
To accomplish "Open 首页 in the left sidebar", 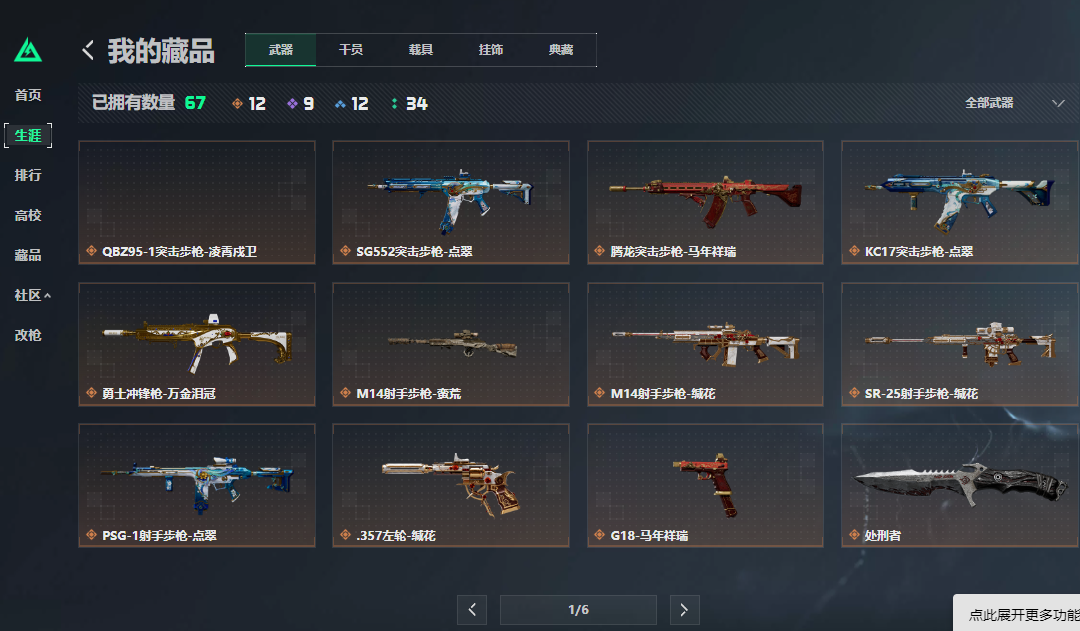I will coord(28,95).
